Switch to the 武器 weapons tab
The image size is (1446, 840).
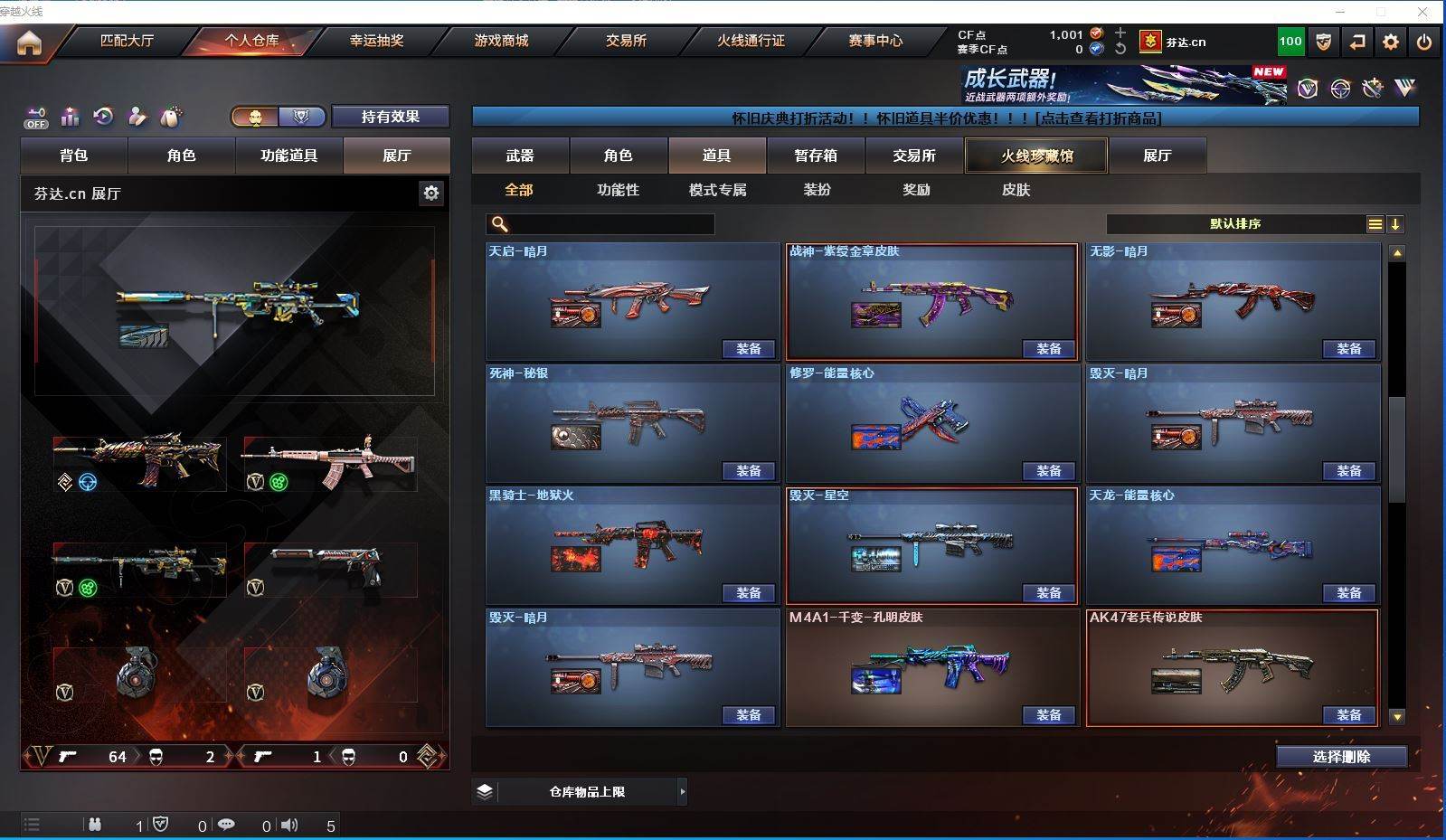[520, 156]
